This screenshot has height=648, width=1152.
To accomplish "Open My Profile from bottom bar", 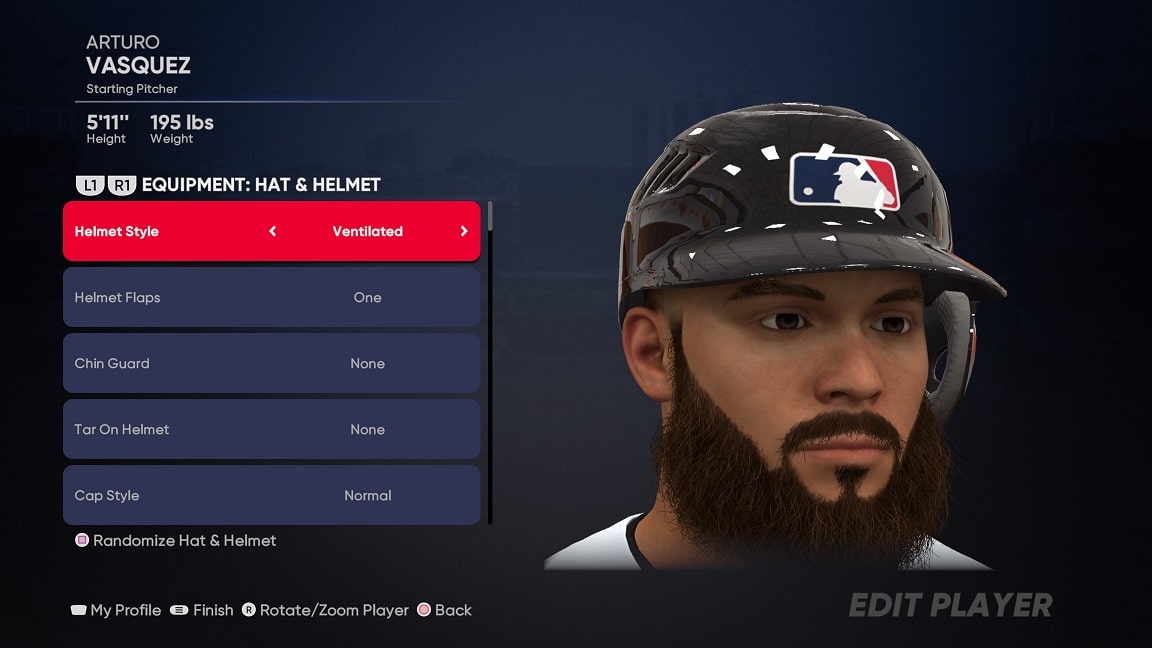I will pos(116,610).
